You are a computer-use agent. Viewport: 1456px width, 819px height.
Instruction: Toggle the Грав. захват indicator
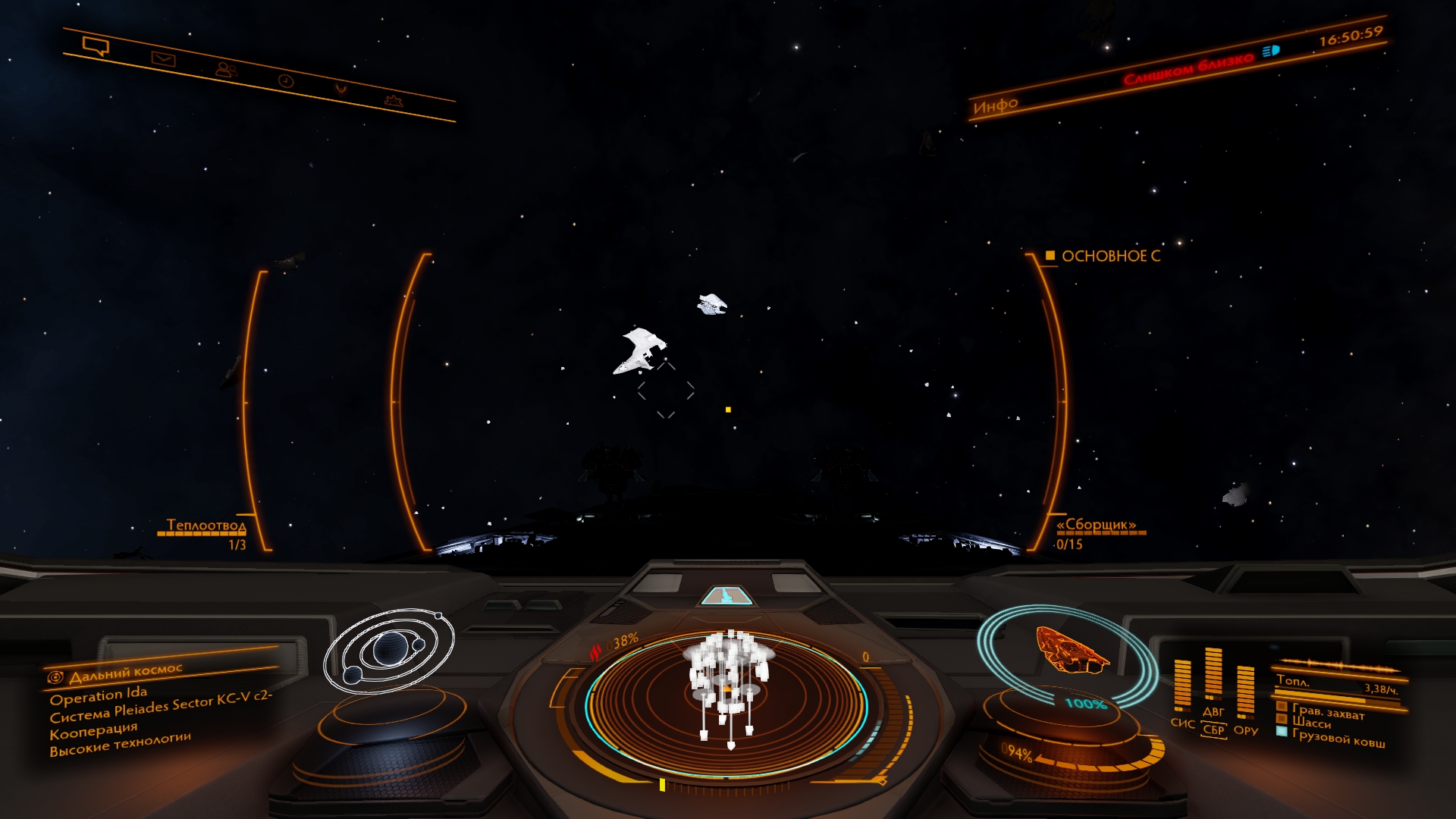click(x=1327, y=712)
